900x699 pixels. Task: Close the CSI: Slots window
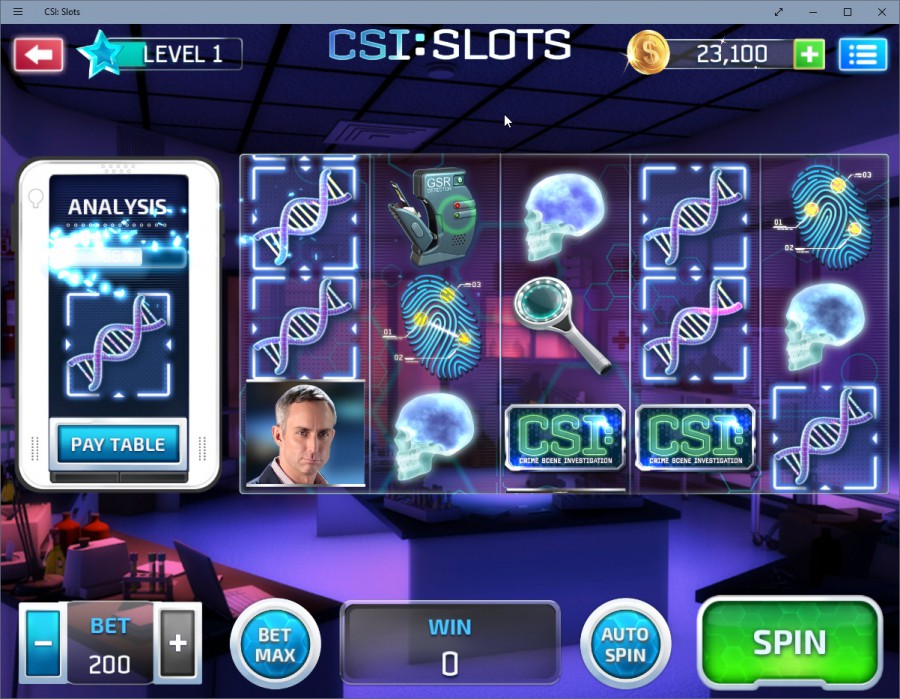(x=880, y=12)
